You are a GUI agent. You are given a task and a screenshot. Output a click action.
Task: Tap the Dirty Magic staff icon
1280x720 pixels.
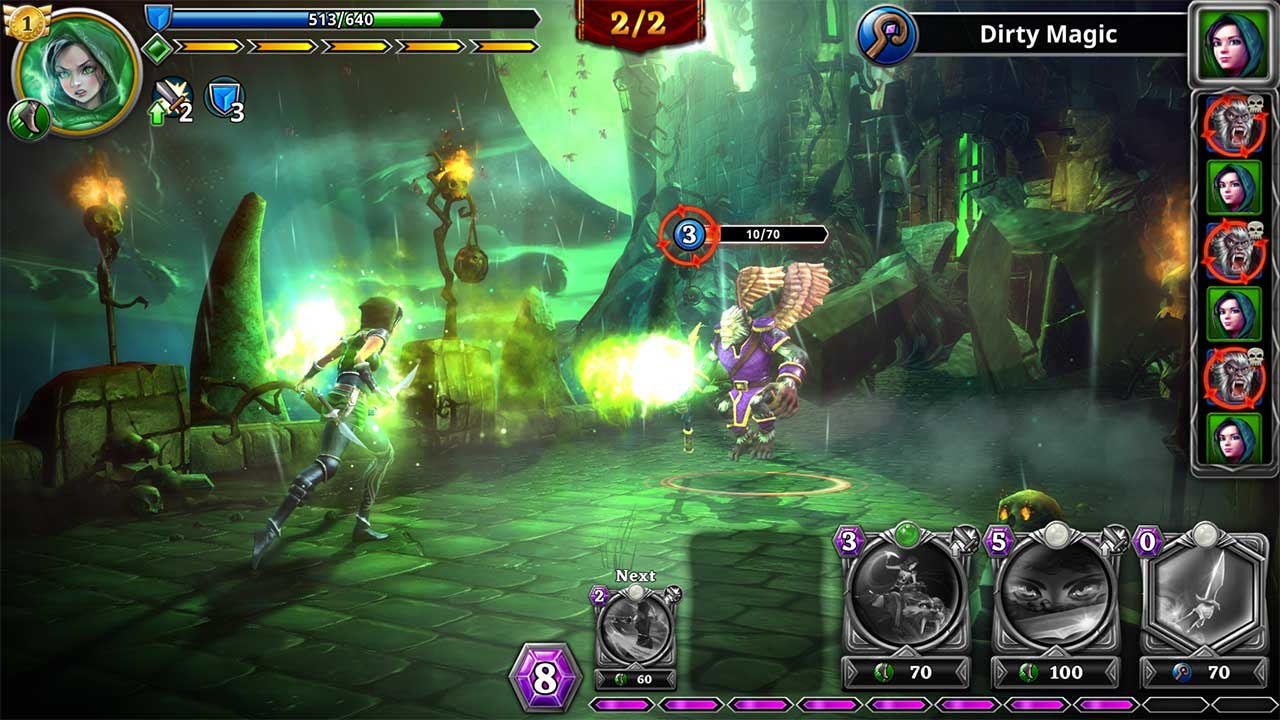tap(887, 35)
